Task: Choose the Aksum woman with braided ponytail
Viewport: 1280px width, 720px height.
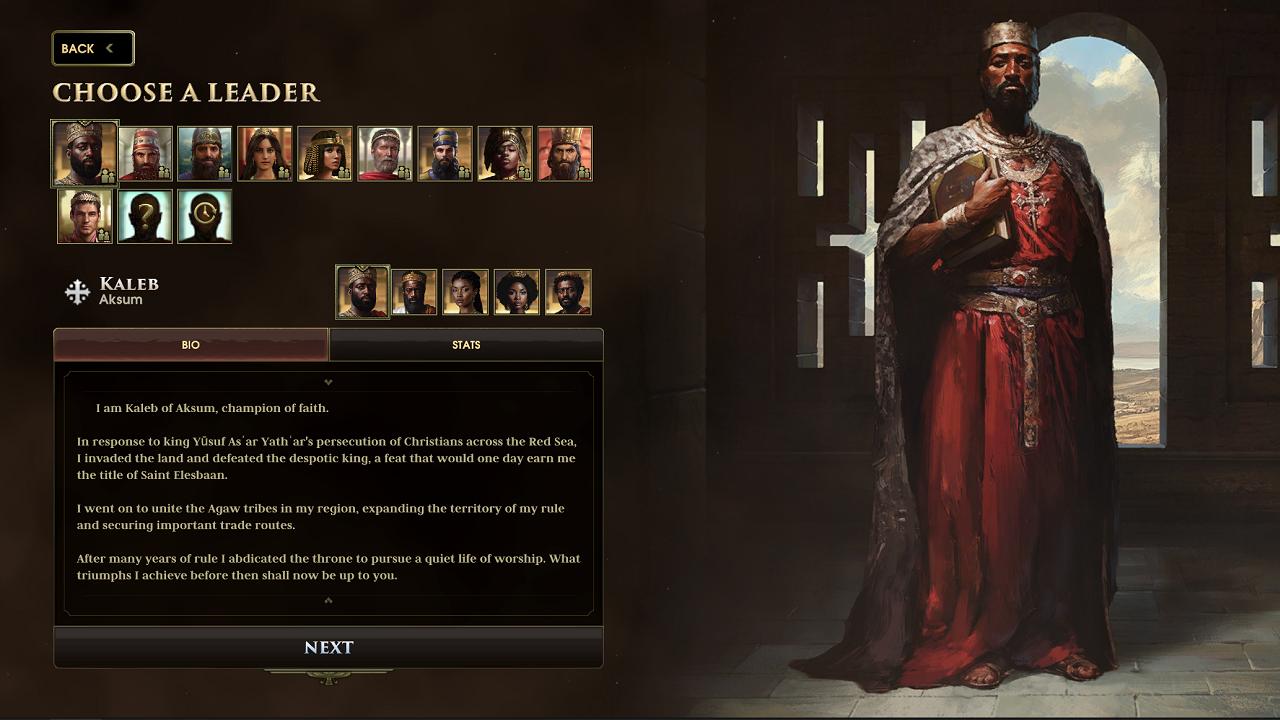Action: point(465,292)
